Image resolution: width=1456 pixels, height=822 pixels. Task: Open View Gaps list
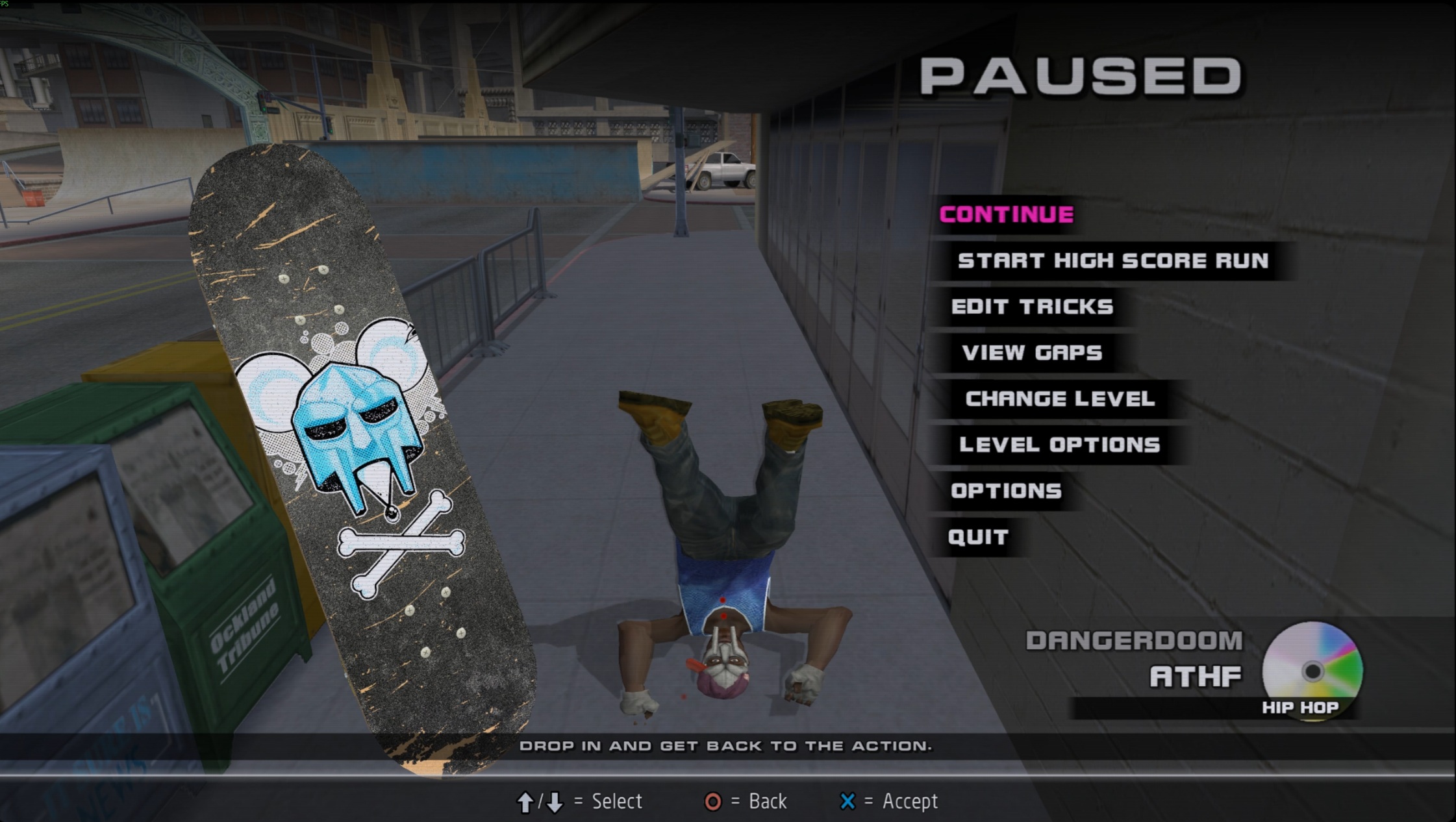(x=1032, y=353)
